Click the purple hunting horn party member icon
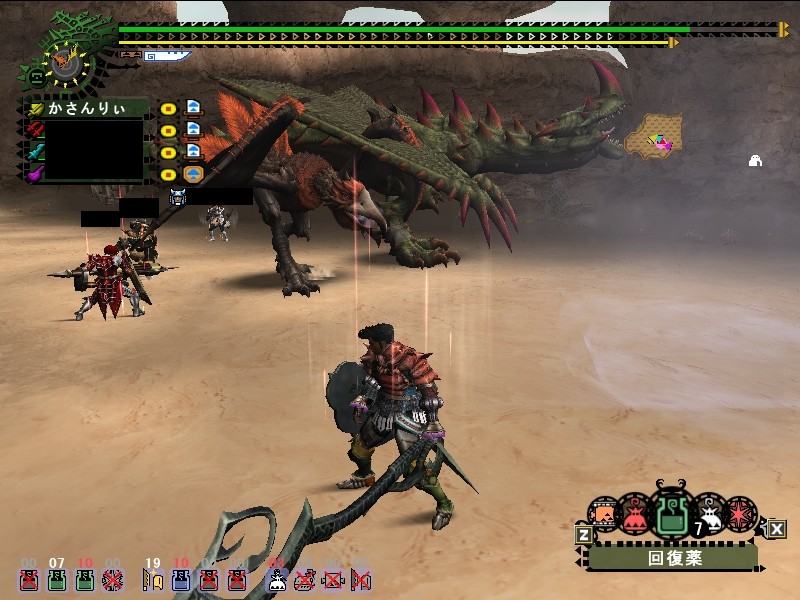The width and height of the screenshot is (800, 600). [x=36, y=173]
